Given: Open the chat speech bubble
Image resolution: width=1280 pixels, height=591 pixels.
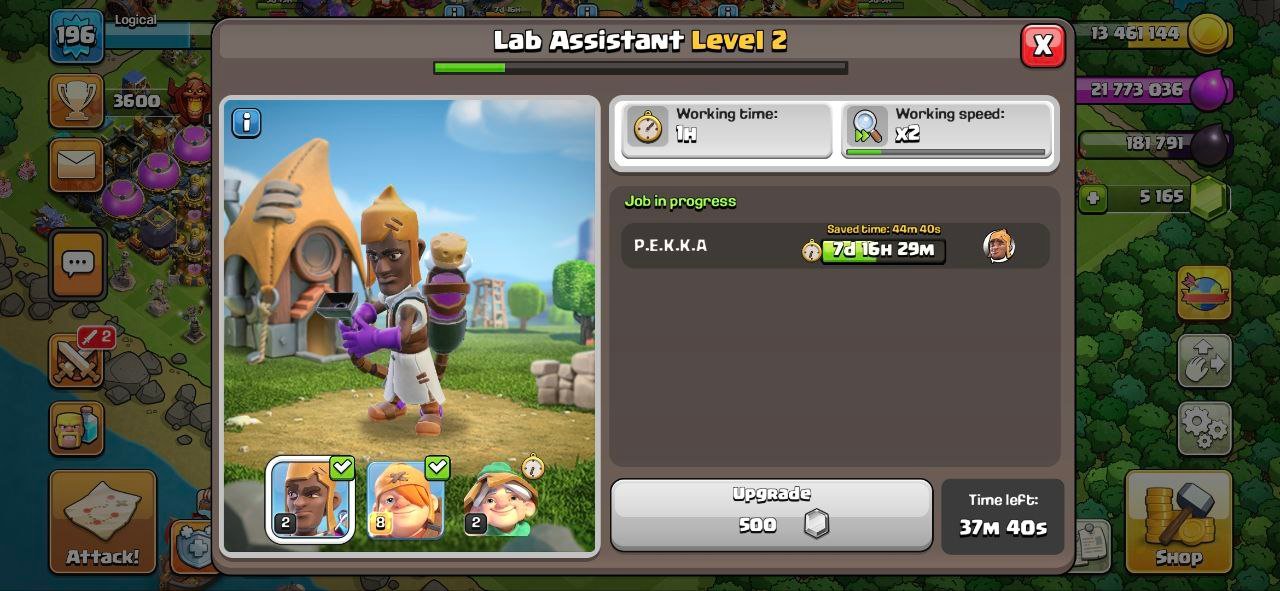Looking at the screenshot, I should (77, 264).
